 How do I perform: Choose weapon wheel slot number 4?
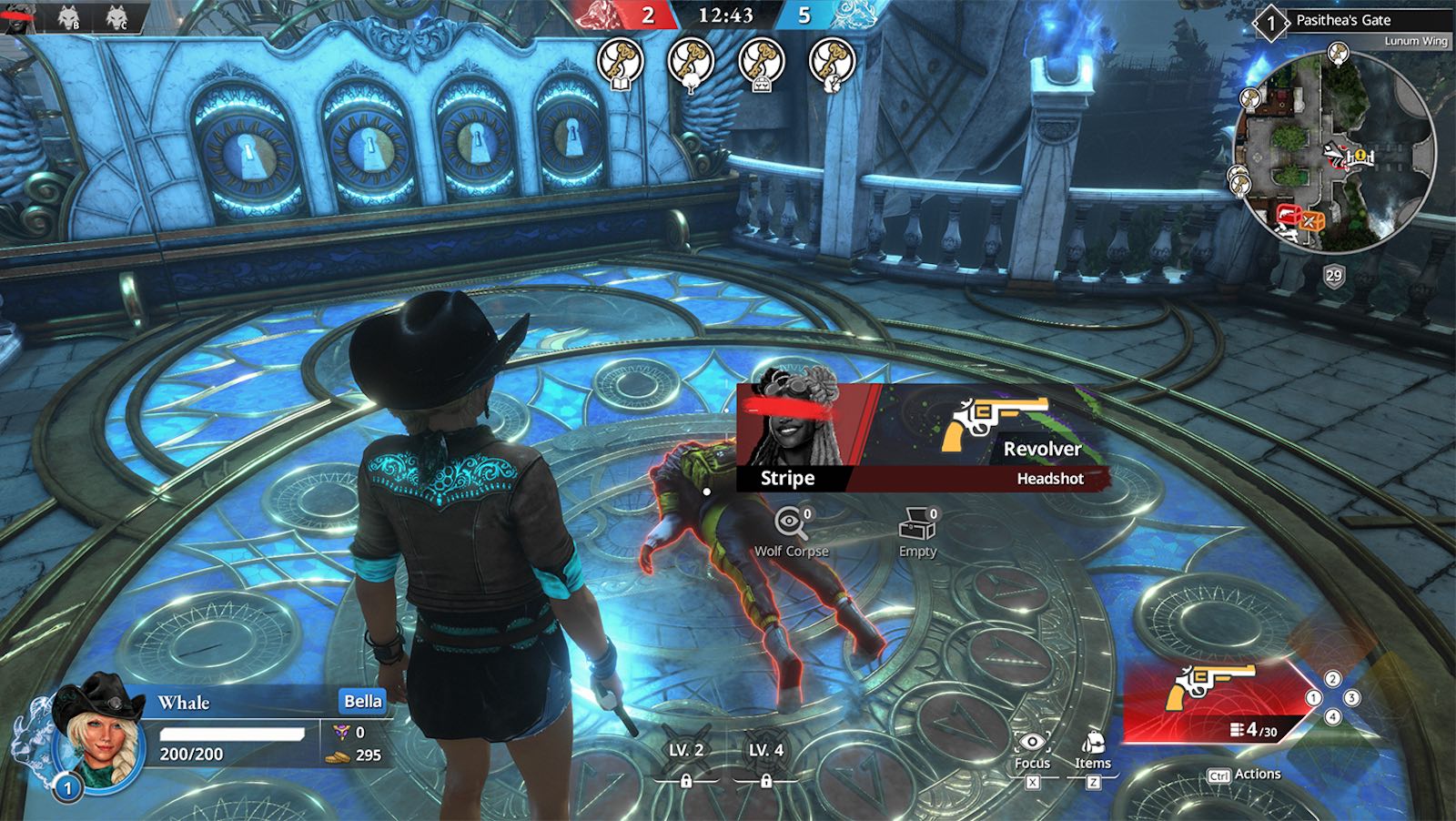pyautogui.click(x=1332, y=717)
